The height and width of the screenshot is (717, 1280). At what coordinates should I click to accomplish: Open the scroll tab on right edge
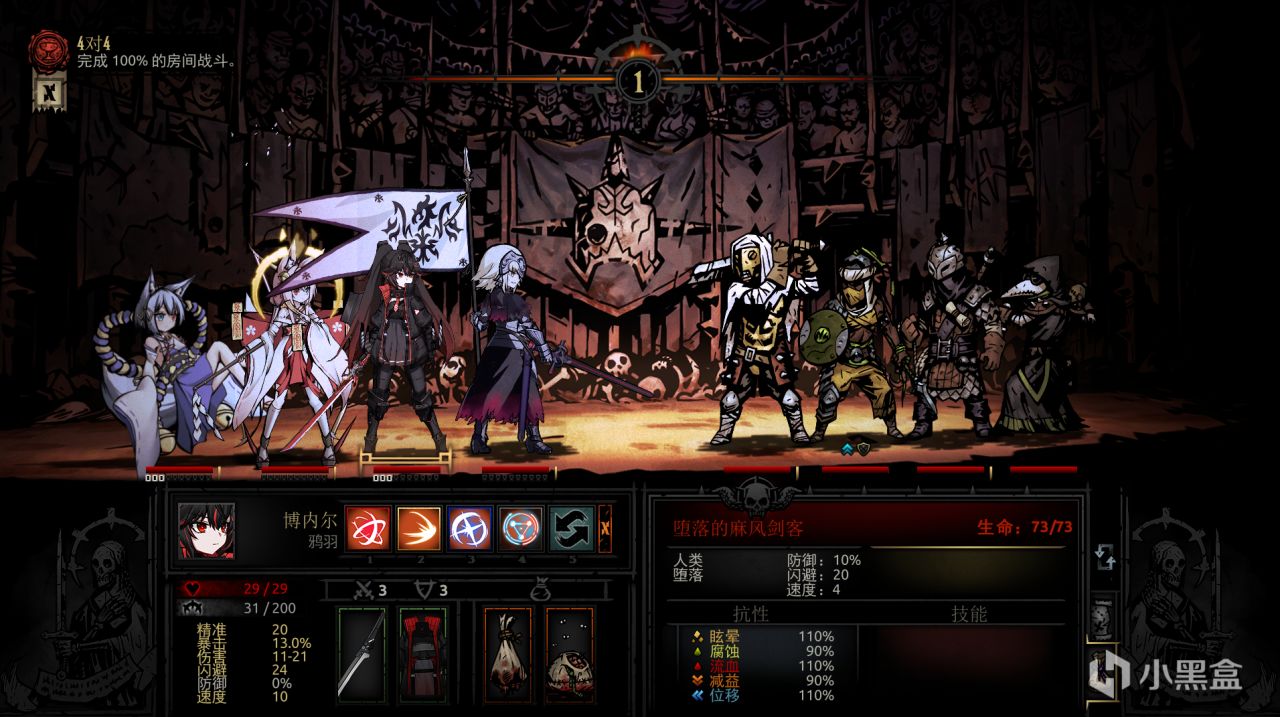[x=1104, y=615]
